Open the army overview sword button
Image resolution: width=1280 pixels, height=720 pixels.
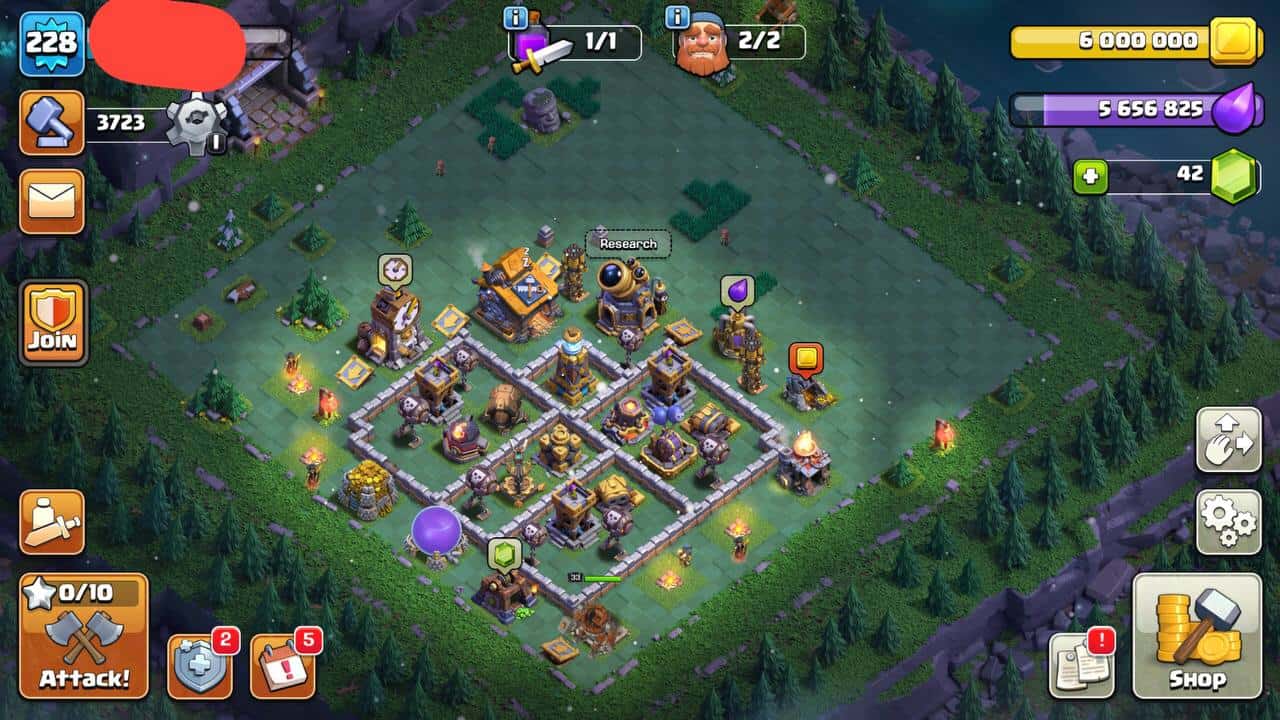click(51, 521)
